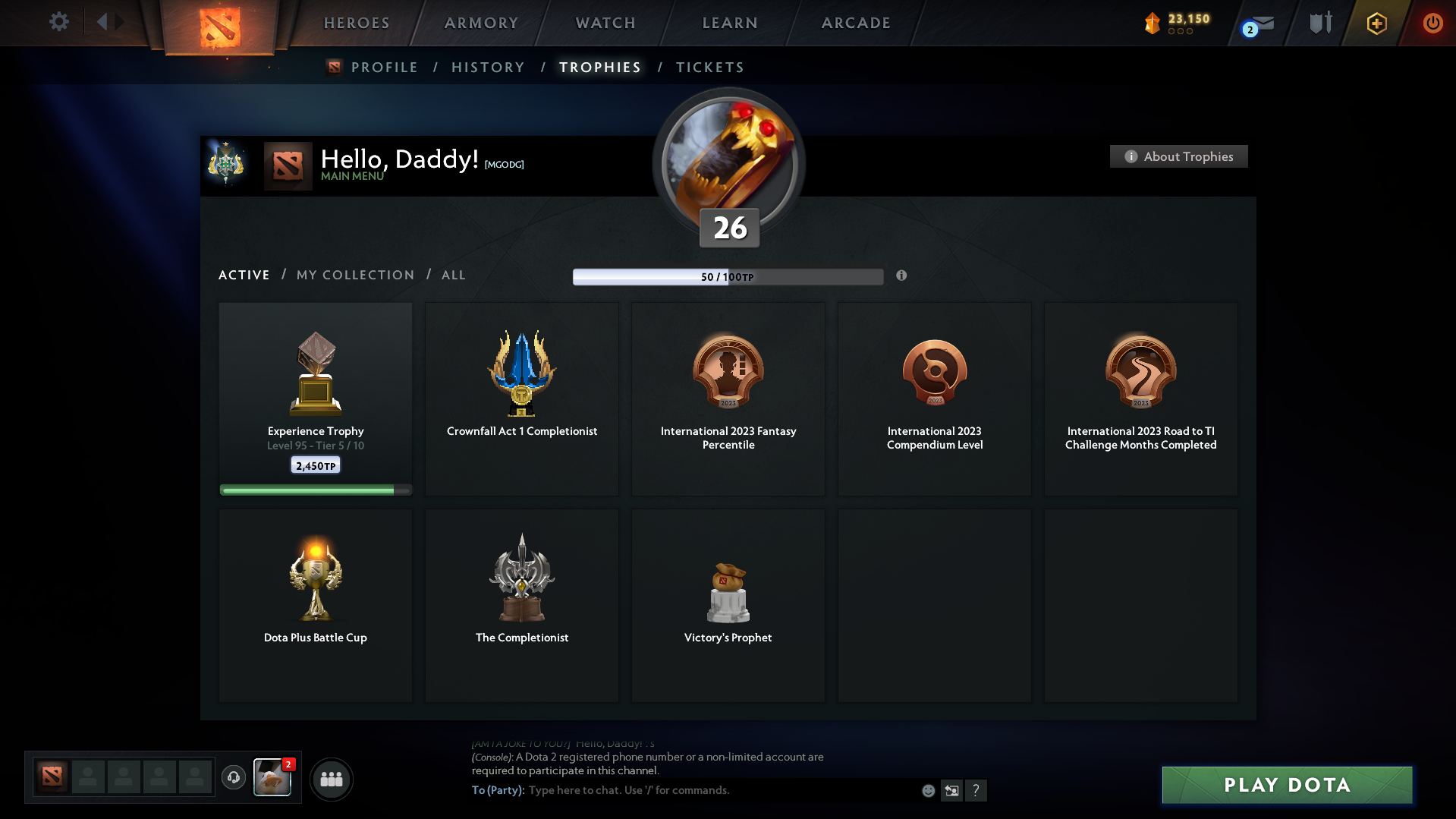Open the settings gear icon

[59, 22]
